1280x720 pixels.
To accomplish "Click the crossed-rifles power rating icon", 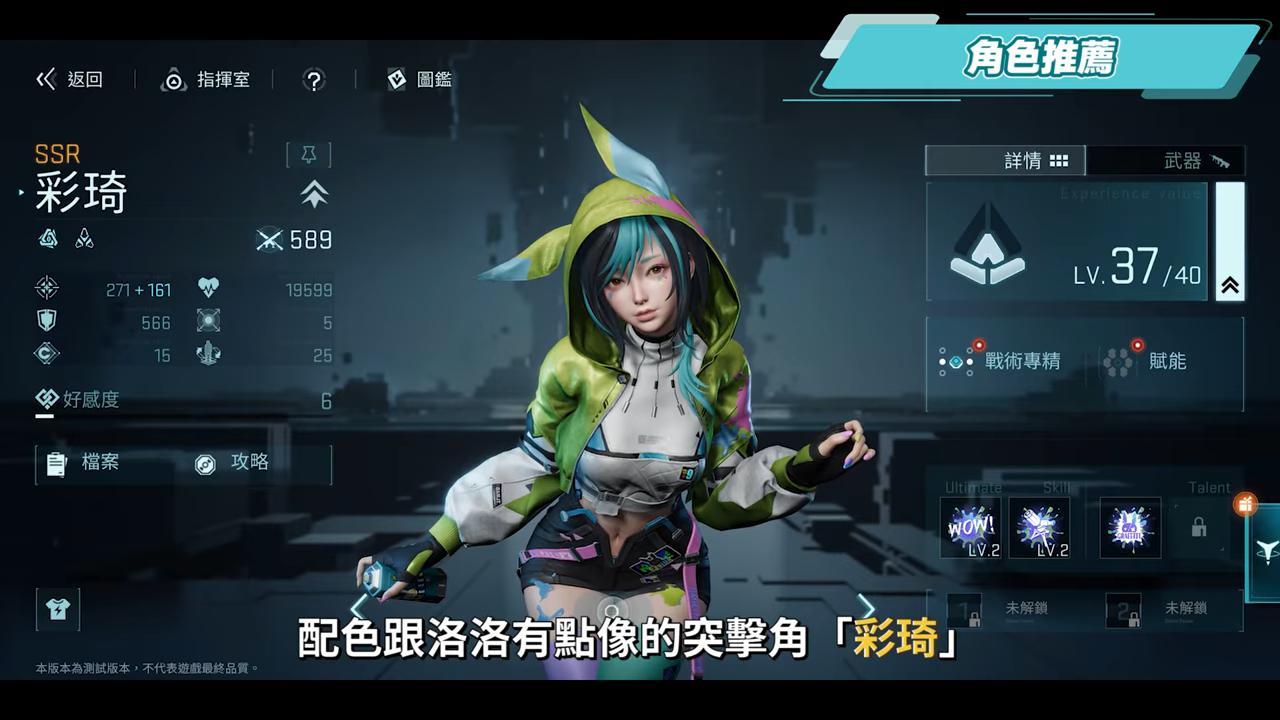I will coord(268,240).
